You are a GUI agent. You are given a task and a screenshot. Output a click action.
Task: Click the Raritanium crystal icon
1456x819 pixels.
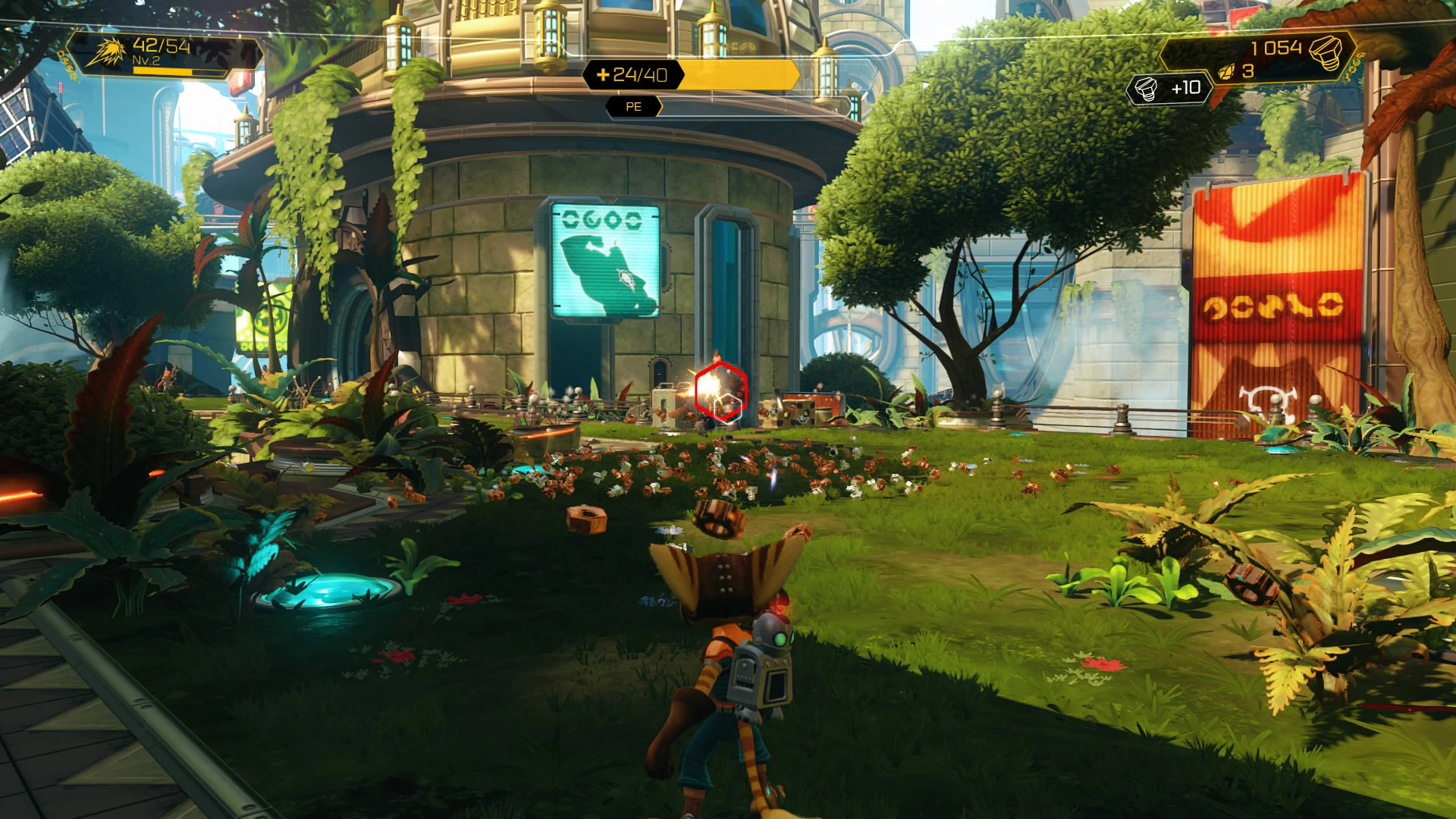click(x=1226, y=72)
